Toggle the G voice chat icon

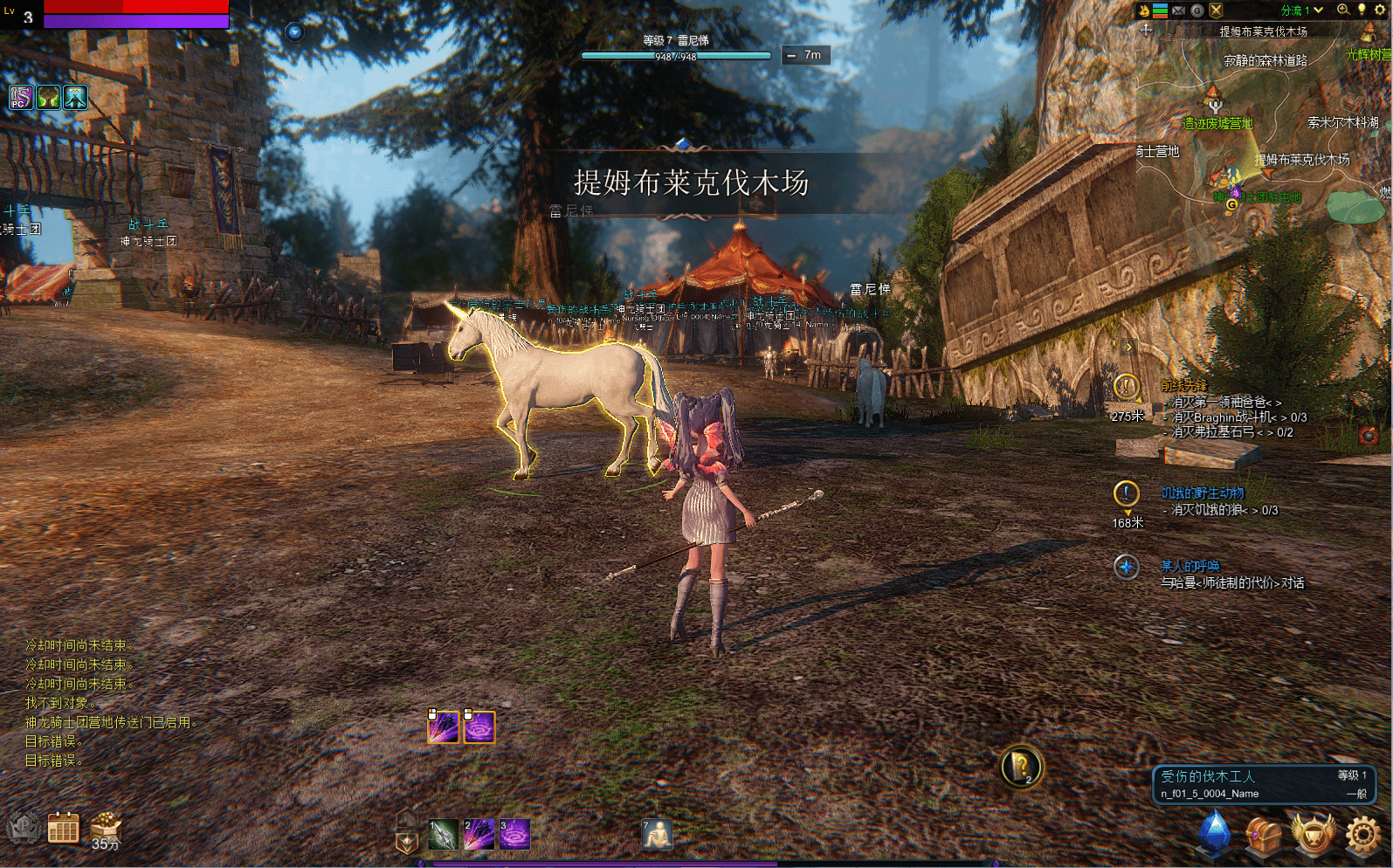coord(1196,10)
